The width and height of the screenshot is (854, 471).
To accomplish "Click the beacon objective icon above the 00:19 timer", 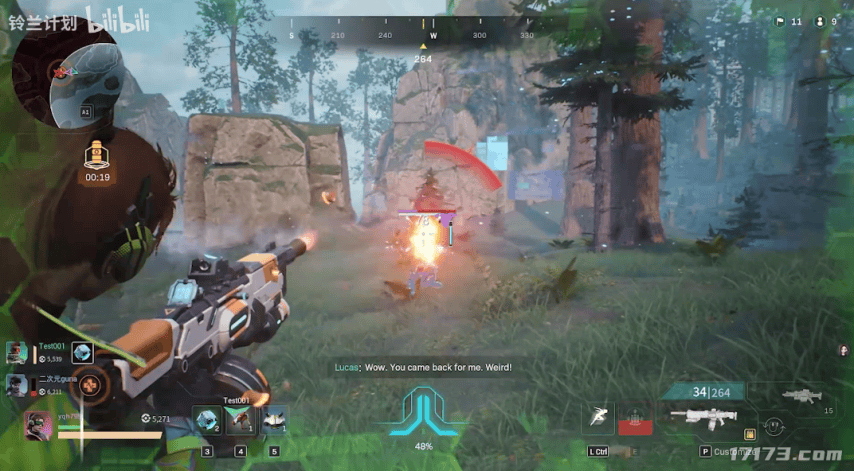I will click(97, 155).
